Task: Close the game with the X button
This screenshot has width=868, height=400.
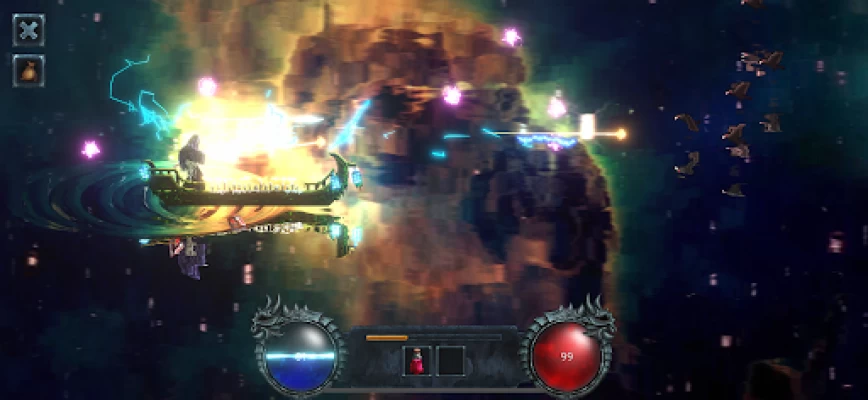Action: (28, 29)
